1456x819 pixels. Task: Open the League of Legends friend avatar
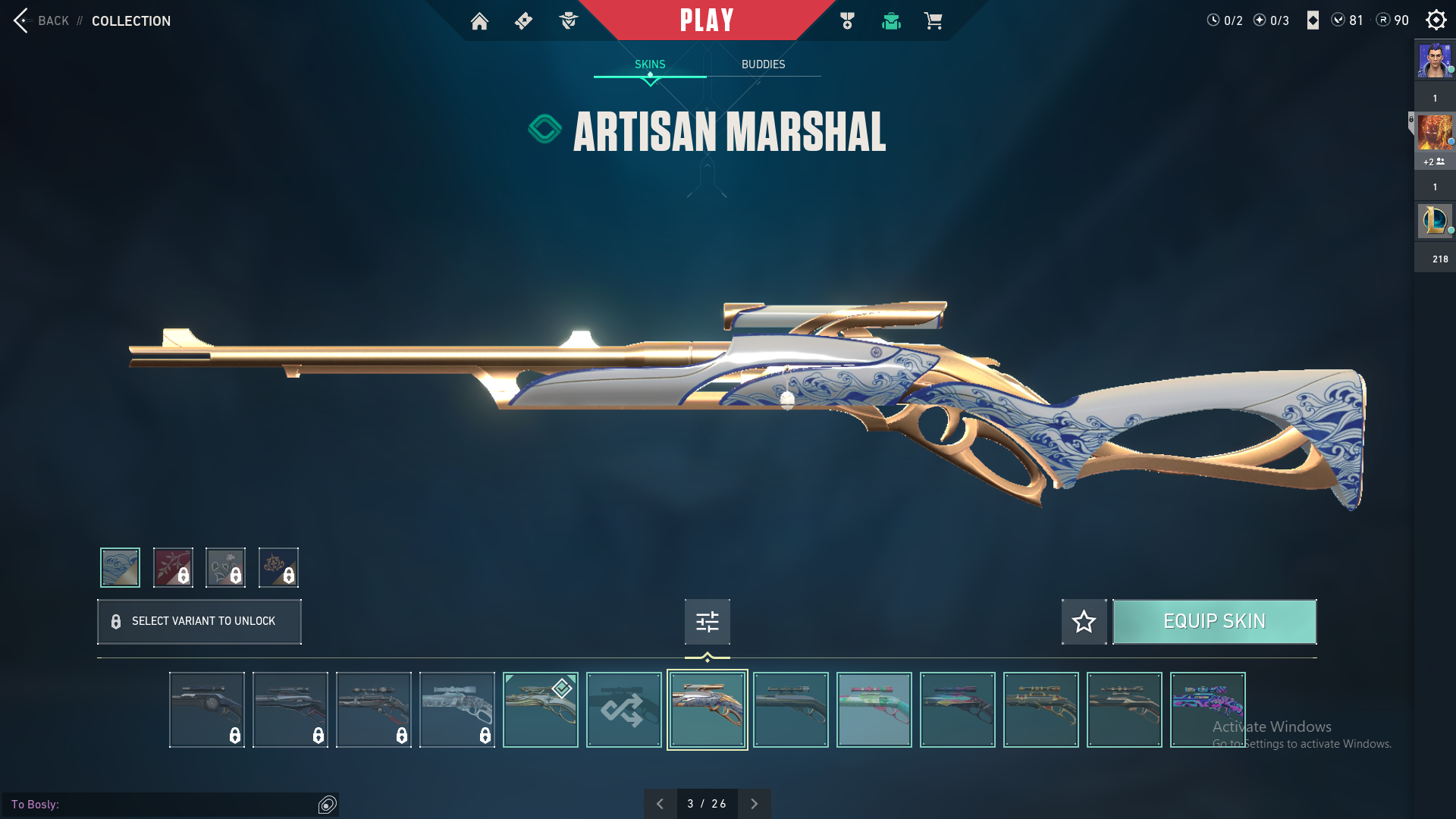pos(1435,221)
